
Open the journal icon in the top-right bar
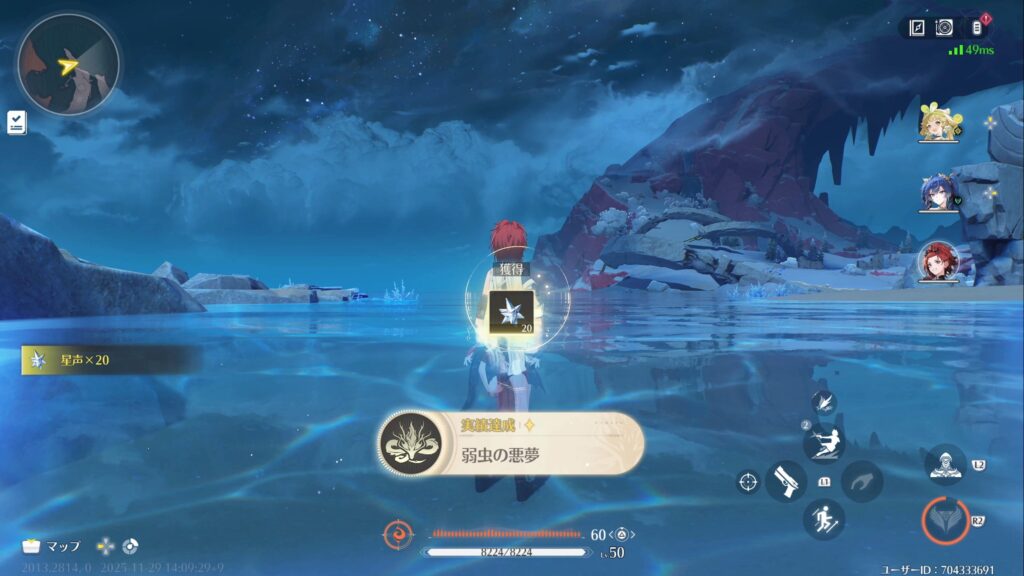coord(917,28)
